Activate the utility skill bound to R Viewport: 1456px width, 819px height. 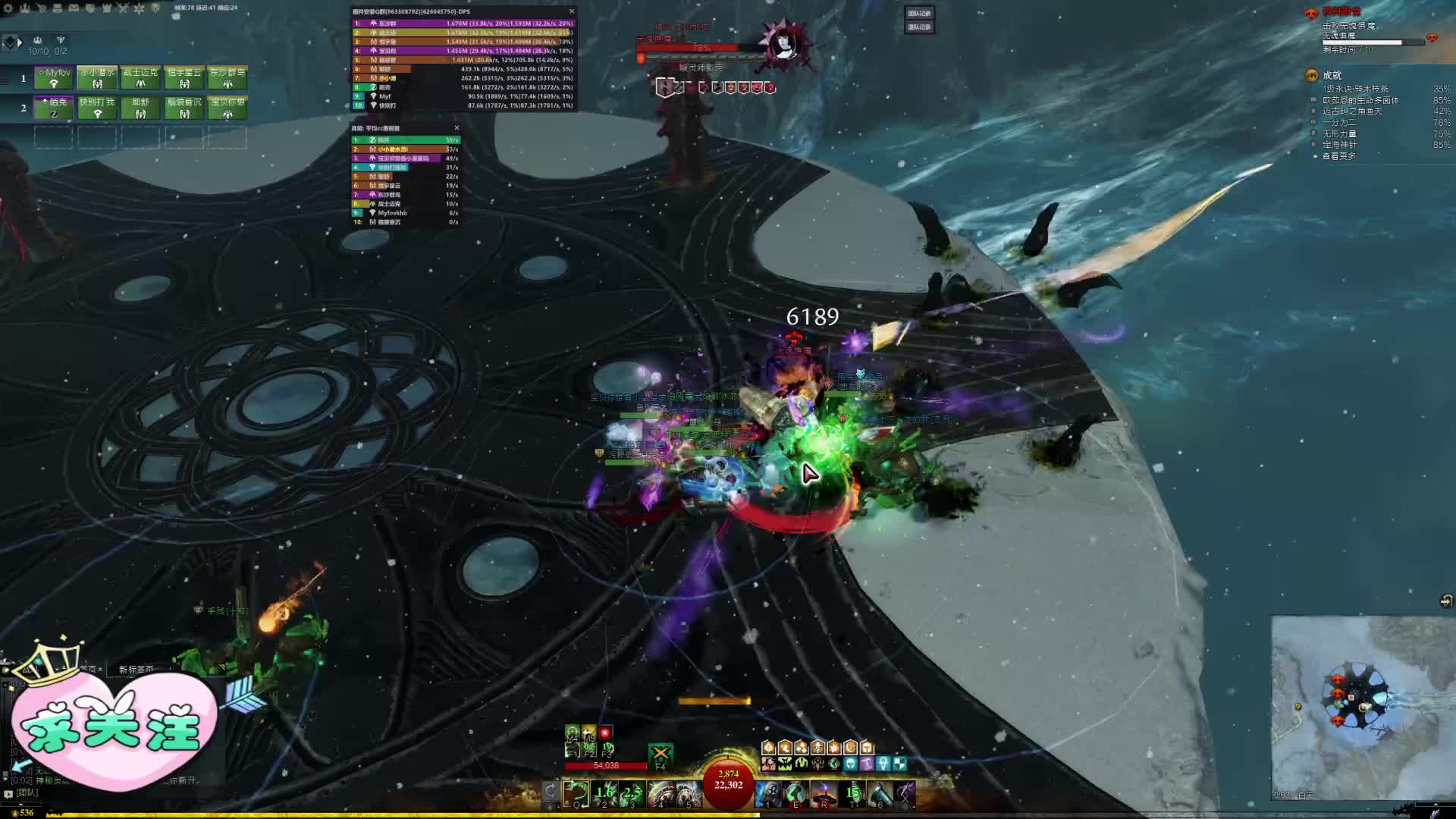(824, 794)
